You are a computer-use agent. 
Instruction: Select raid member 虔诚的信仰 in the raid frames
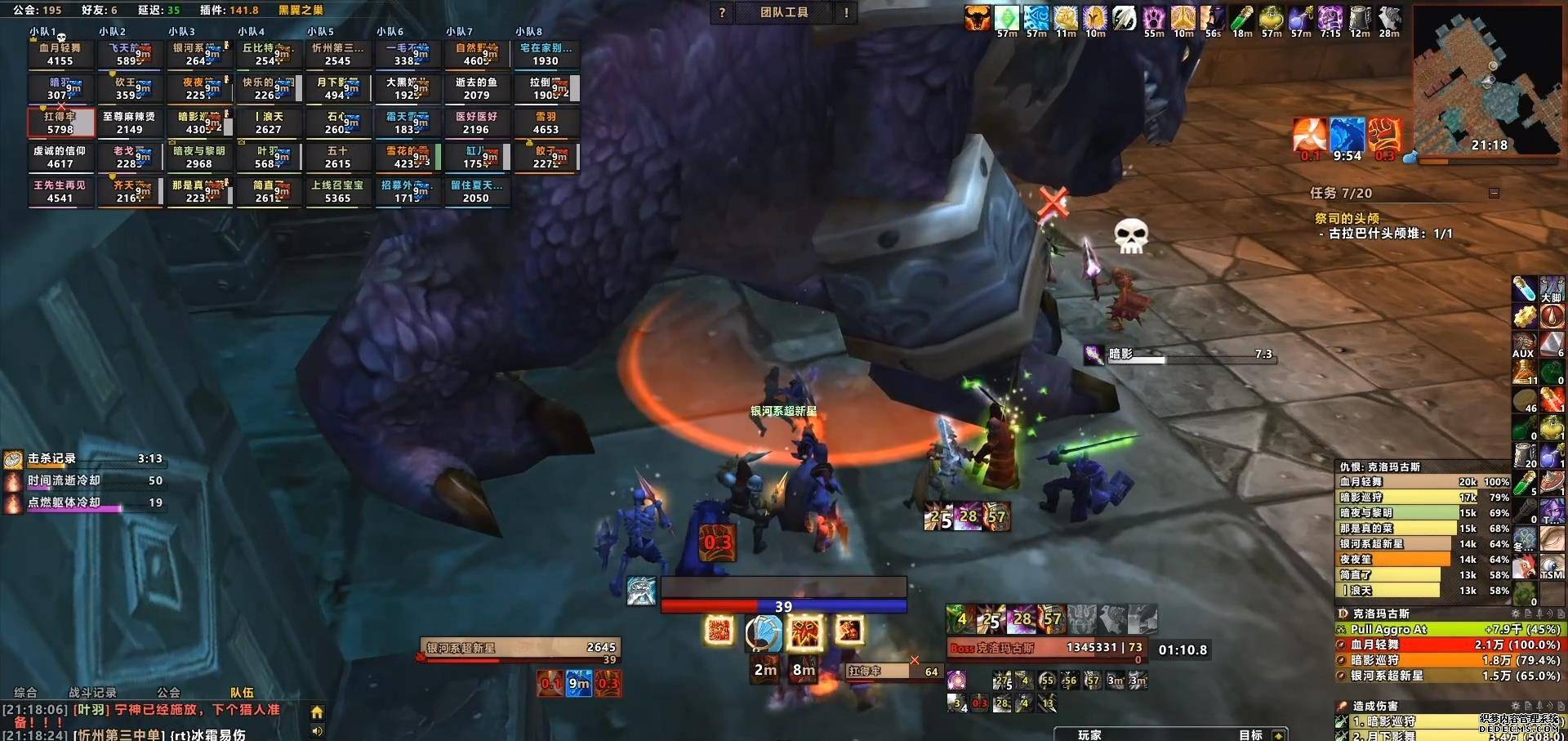60,158
